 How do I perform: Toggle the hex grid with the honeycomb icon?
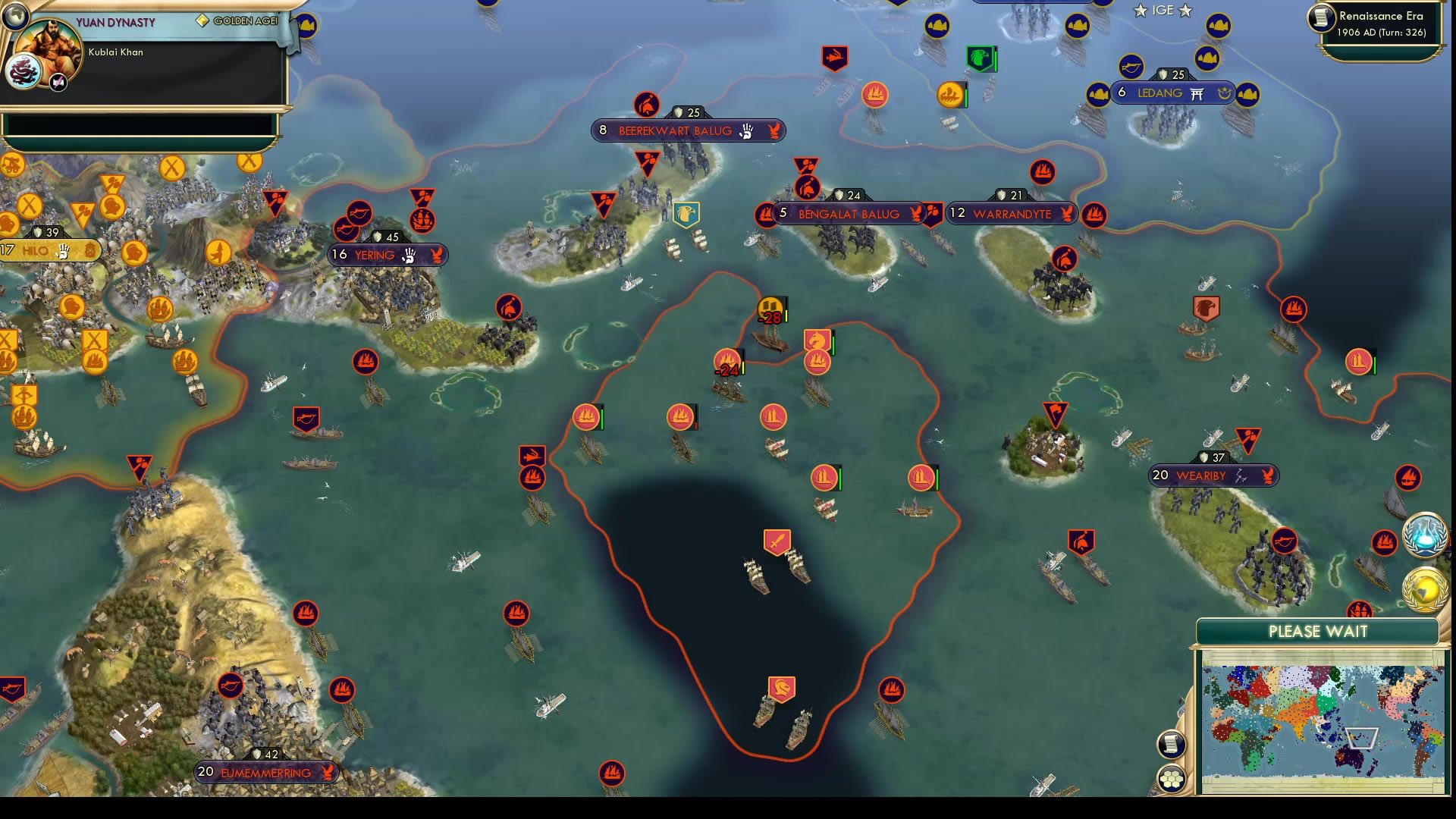(x=1172, y=779)
